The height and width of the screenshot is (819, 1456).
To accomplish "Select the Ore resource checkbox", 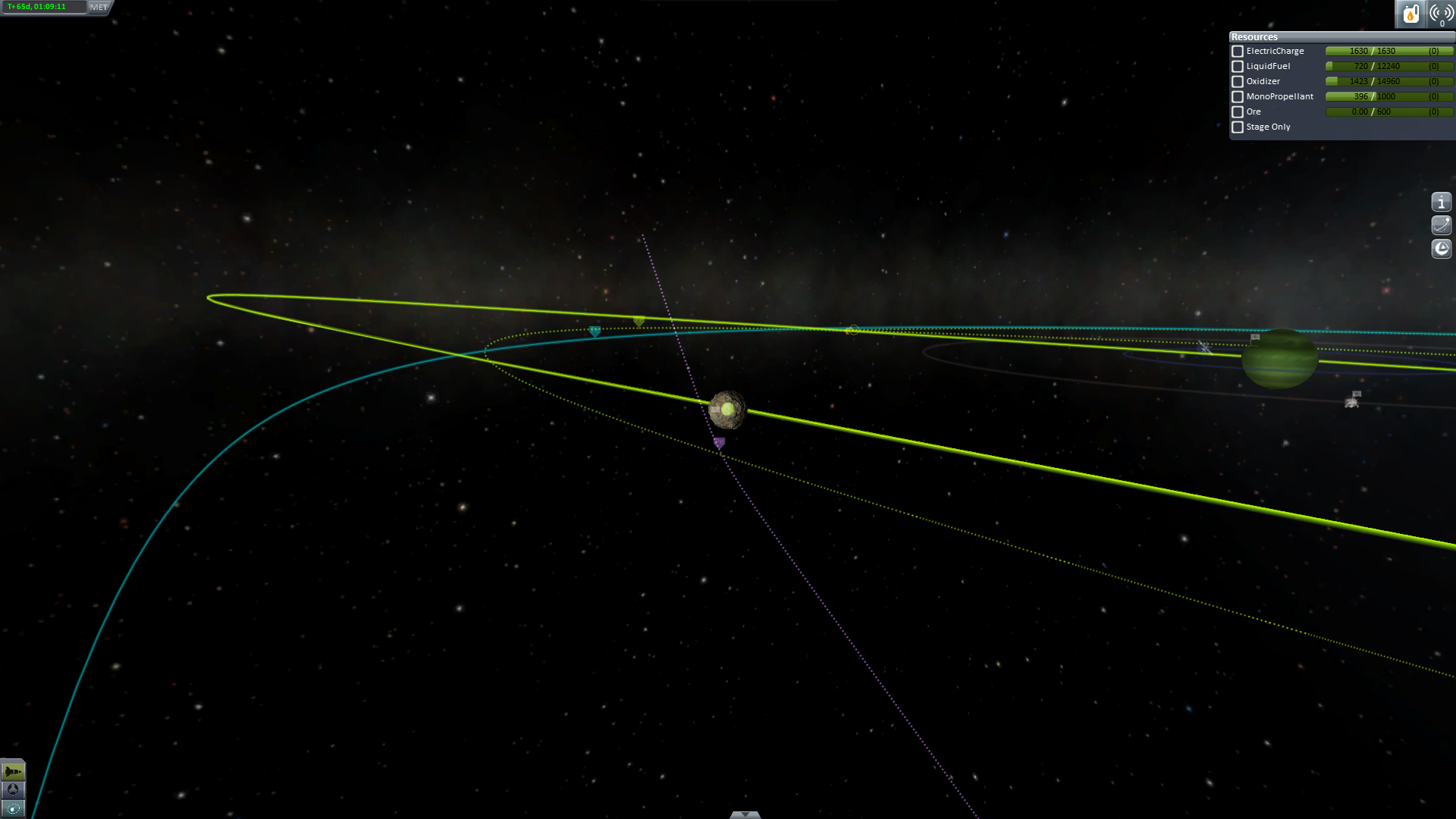I will 1238,112.
